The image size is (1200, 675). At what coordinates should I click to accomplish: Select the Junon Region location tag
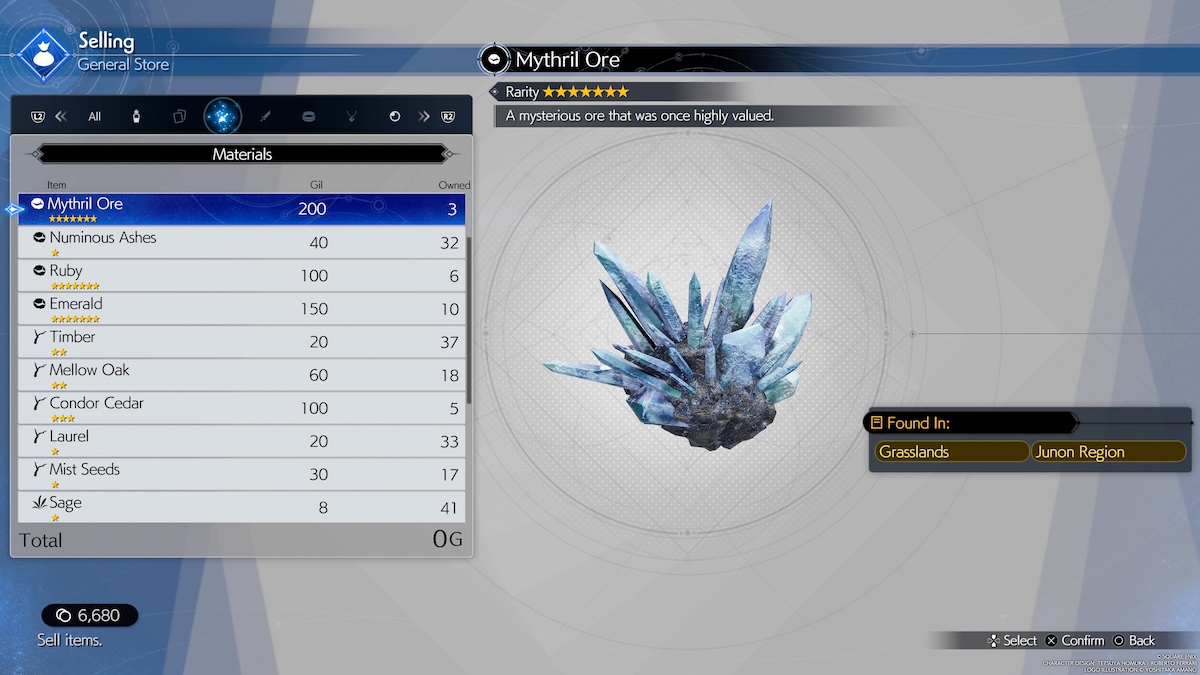pyautogui.click(x=1108, y=452)
